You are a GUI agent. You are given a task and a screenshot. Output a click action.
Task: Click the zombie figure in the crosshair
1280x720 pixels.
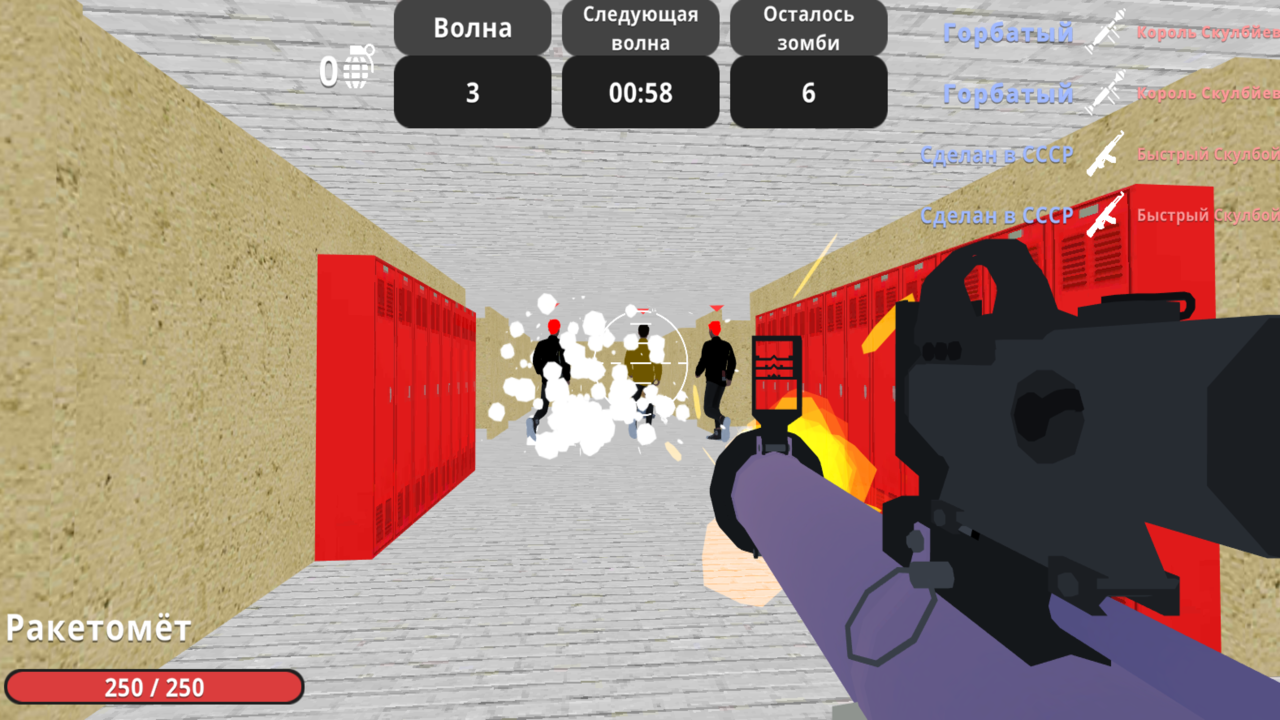pyautogui.click(x=644, y=370)
